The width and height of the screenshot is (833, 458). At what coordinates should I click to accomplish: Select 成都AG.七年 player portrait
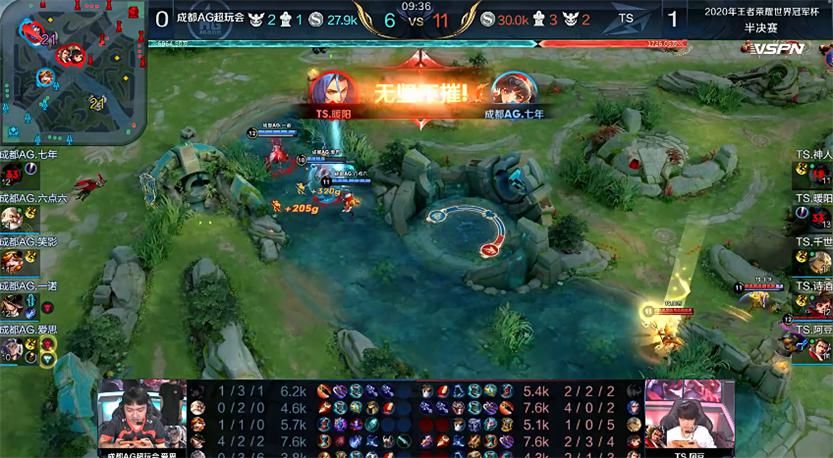(x=13, y=174)
